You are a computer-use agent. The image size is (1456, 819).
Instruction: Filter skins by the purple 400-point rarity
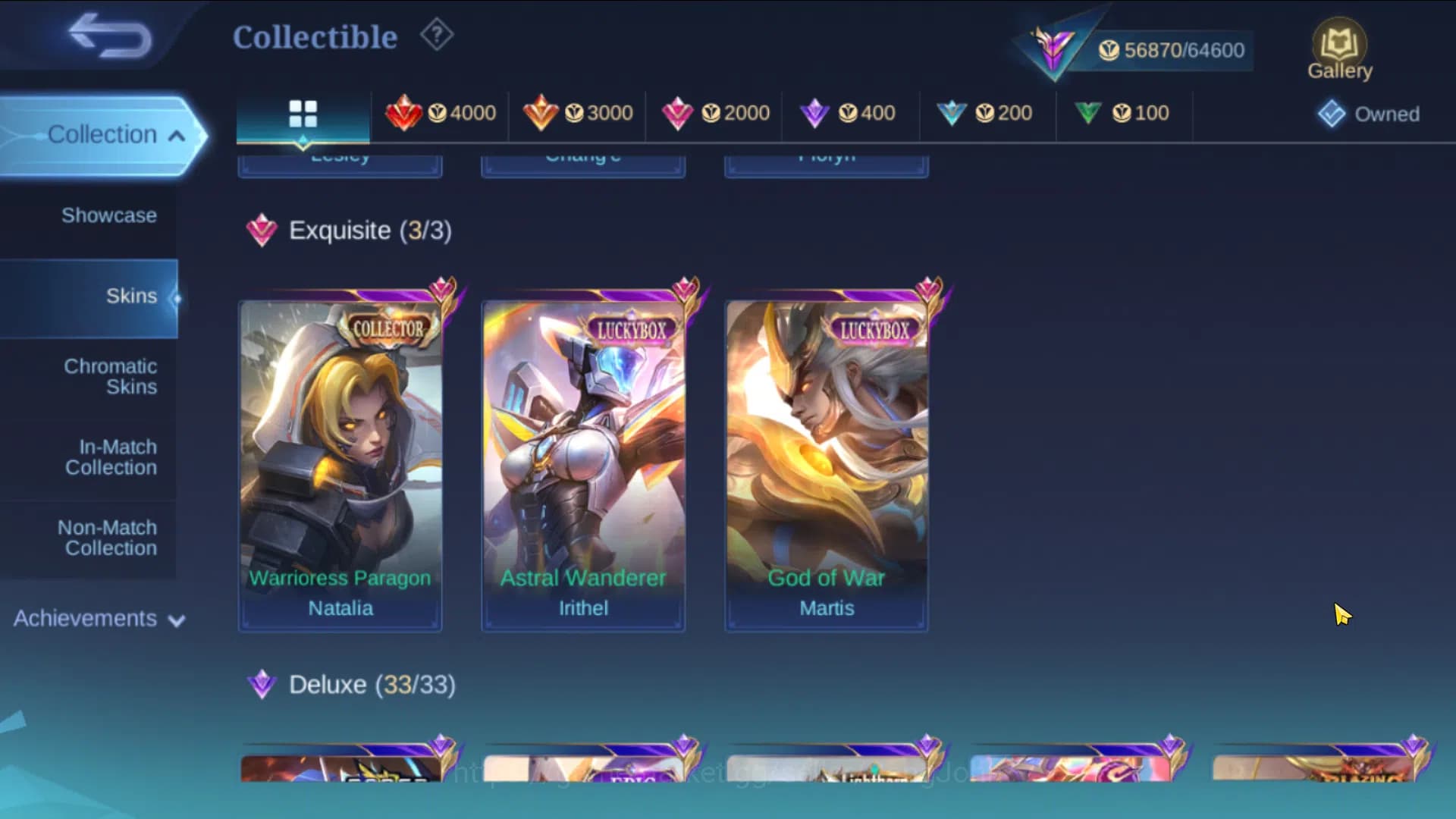[x=849, y=113]
